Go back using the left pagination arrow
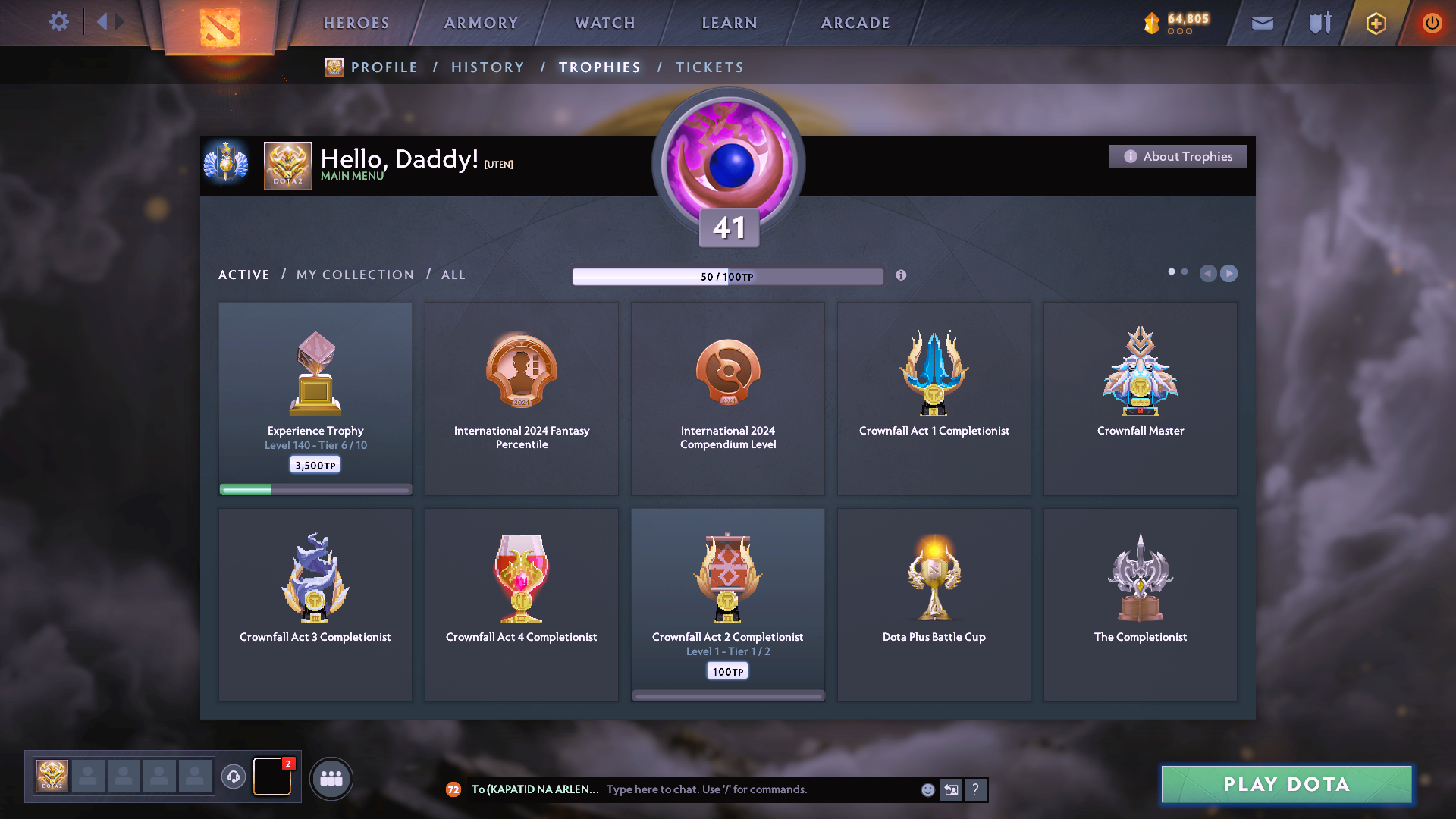Screen dimensions: 1456x819 coord(1209,274)
